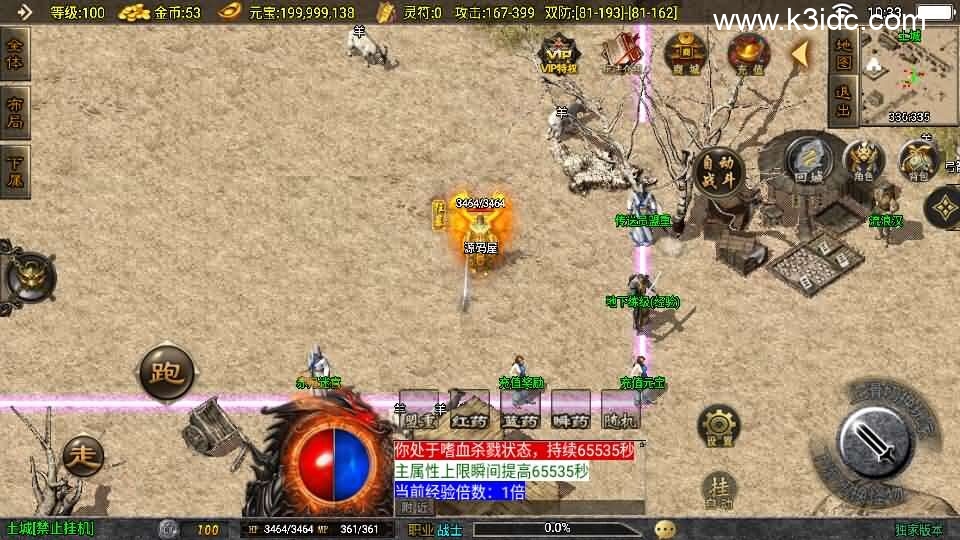Open the 角色 character sheet

pyautogui.click(x=862, y=160)
